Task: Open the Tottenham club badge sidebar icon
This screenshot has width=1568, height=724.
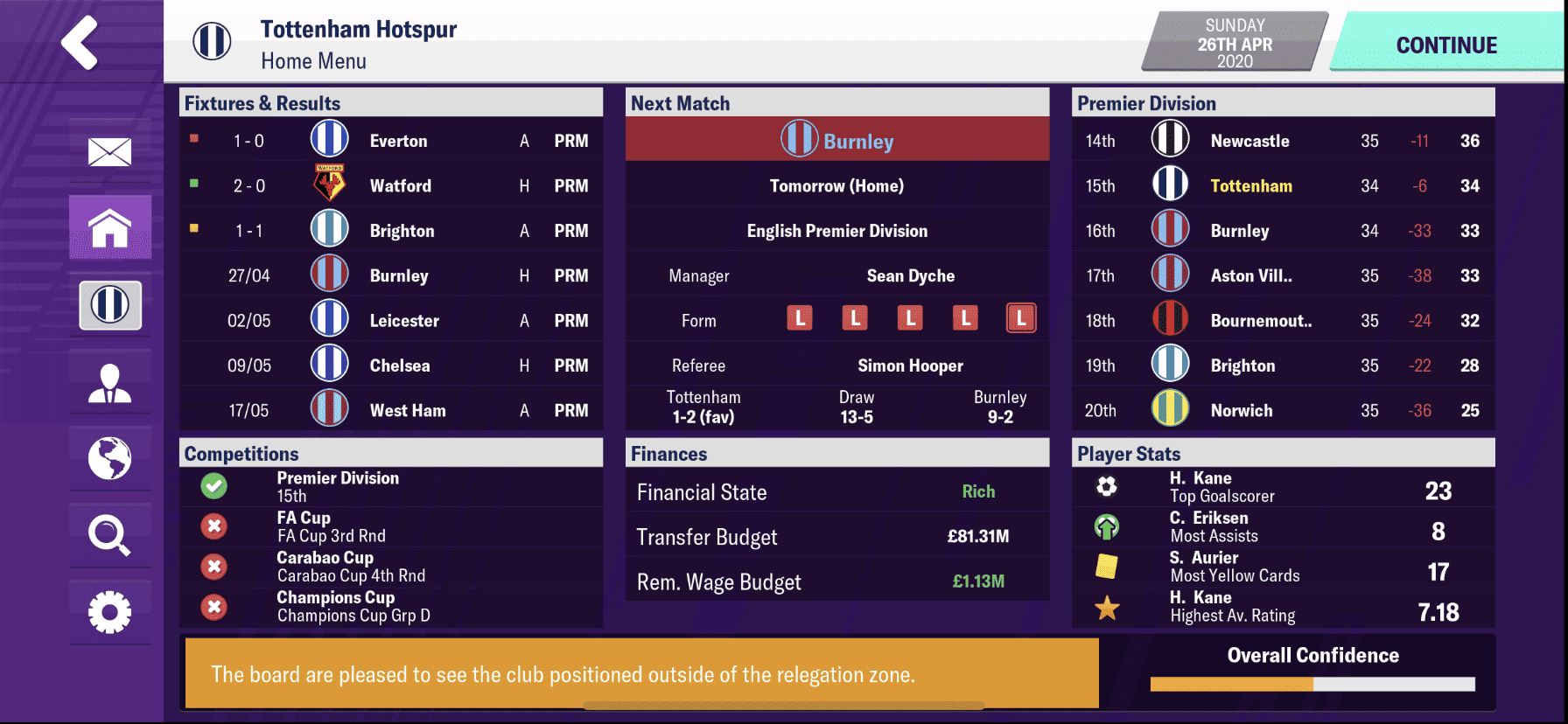Action: (108, 305)
